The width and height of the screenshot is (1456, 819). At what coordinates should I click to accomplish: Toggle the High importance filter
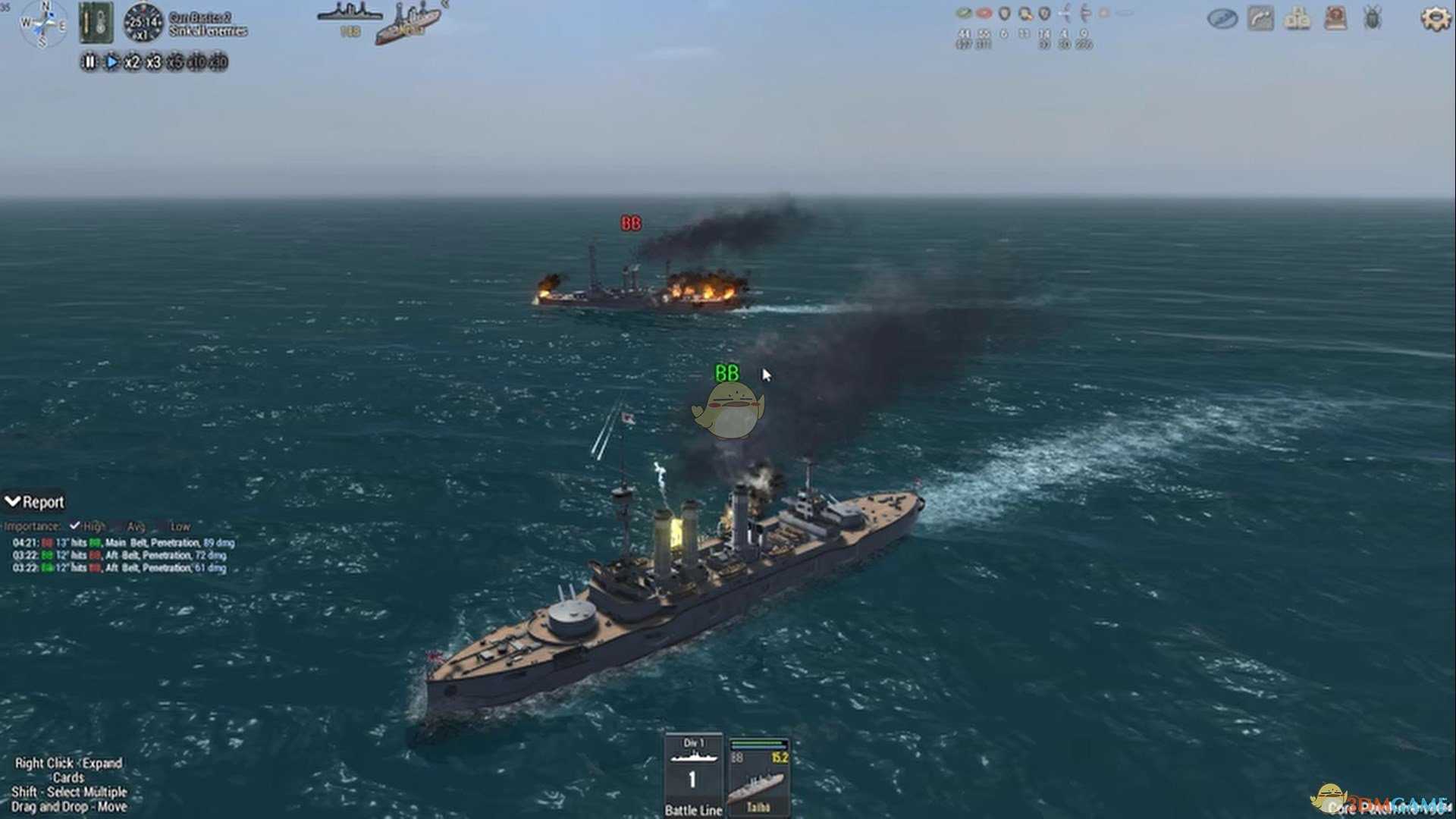coord(75,526)
